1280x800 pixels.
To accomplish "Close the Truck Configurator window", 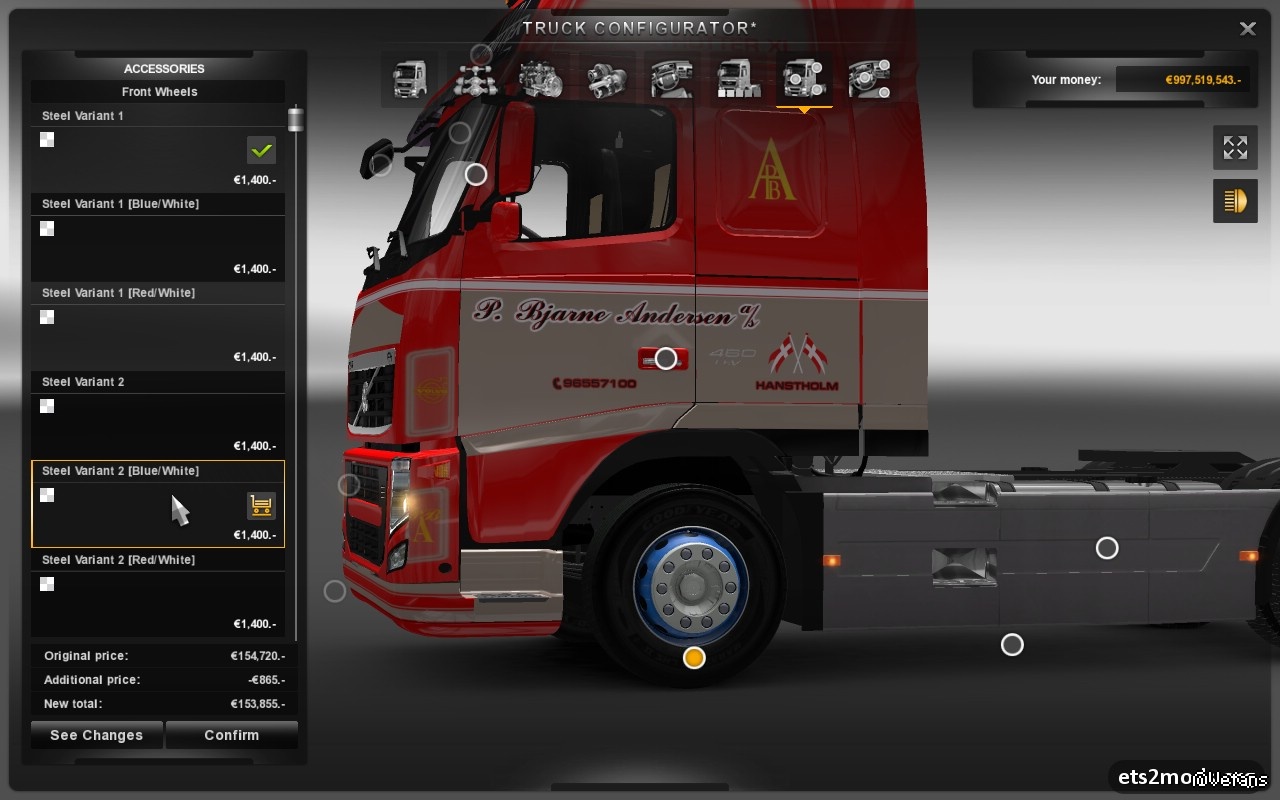I will (1247, 29).
